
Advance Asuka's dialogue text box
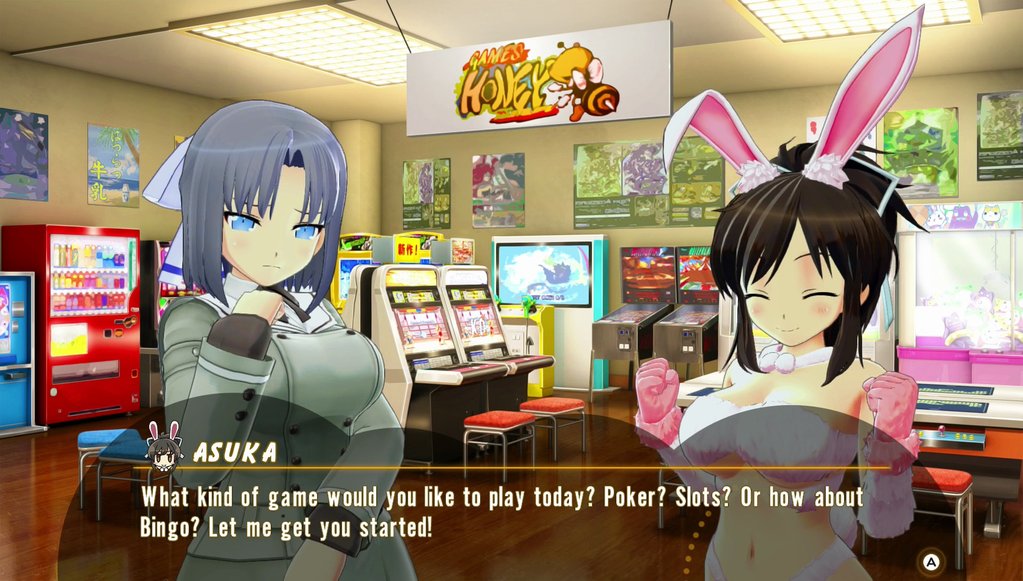coord(931,562)
